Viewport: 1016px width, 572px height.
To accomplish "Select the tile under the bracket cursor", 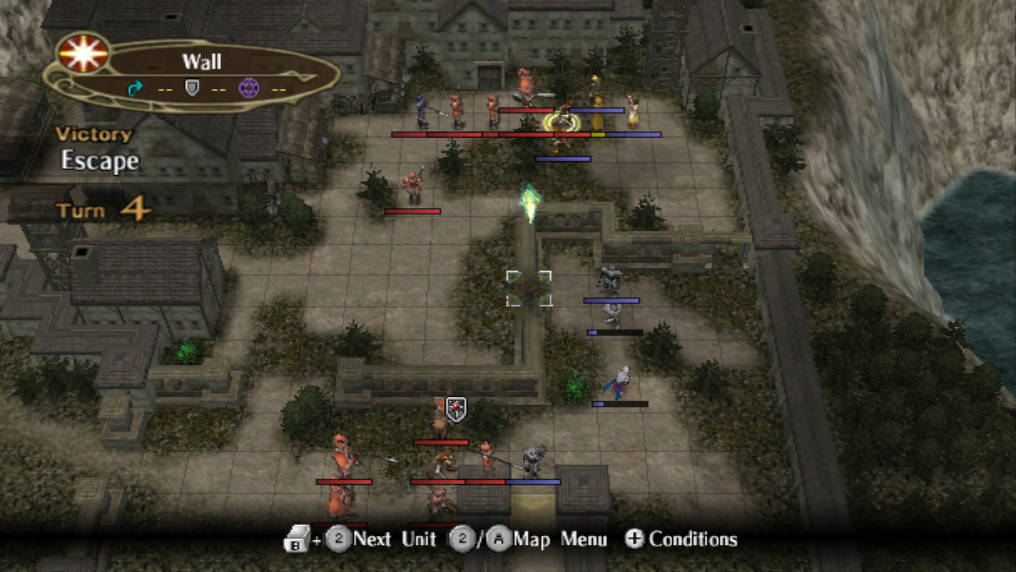I will coord(528,288).
